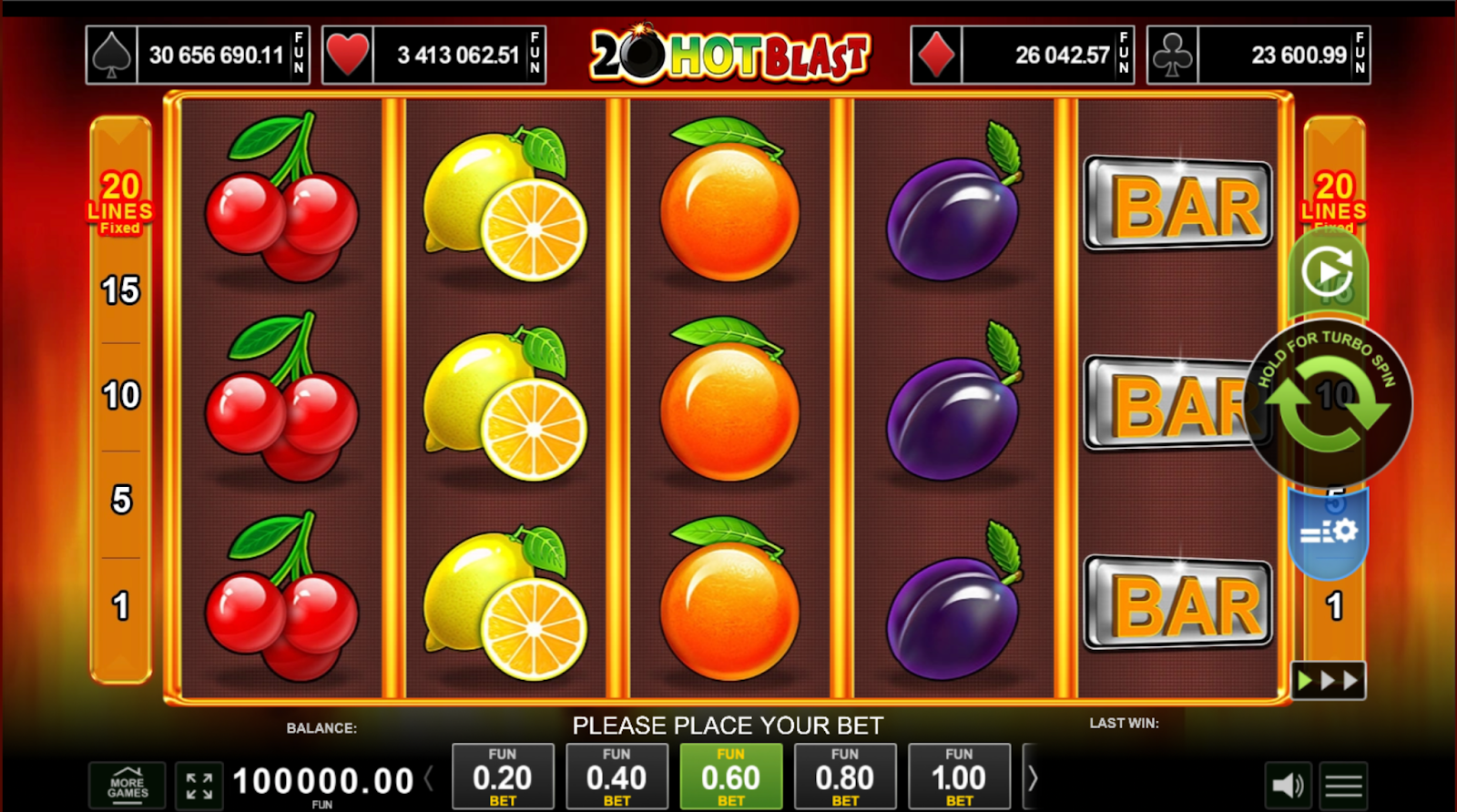Start autoplay with the green play icon
This screenshot has width=1457, height=812.
[1327, 271]
